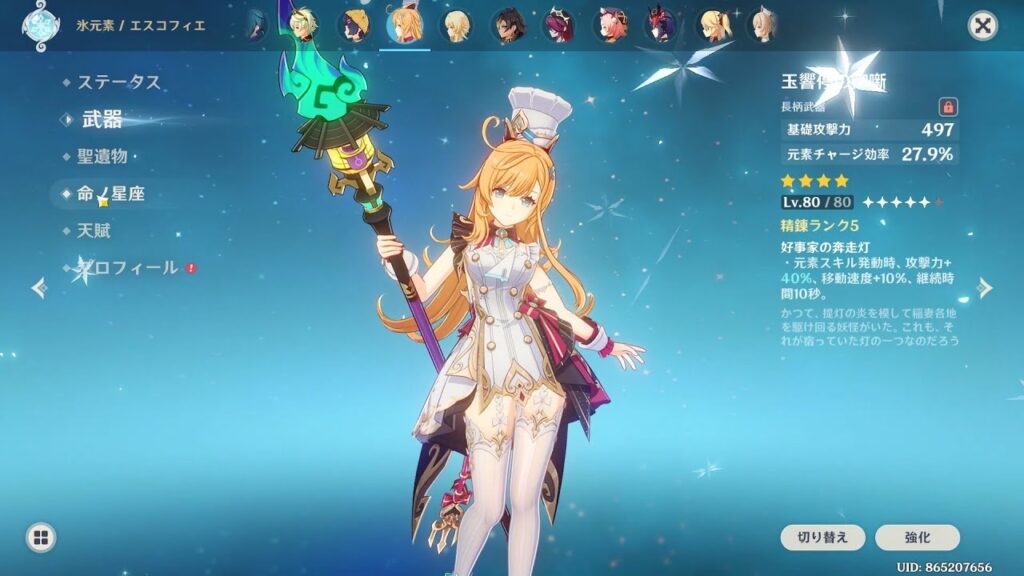Open the プロフィール entry
The height and width of the screenshot is (576, 1024).
point(127,268)
